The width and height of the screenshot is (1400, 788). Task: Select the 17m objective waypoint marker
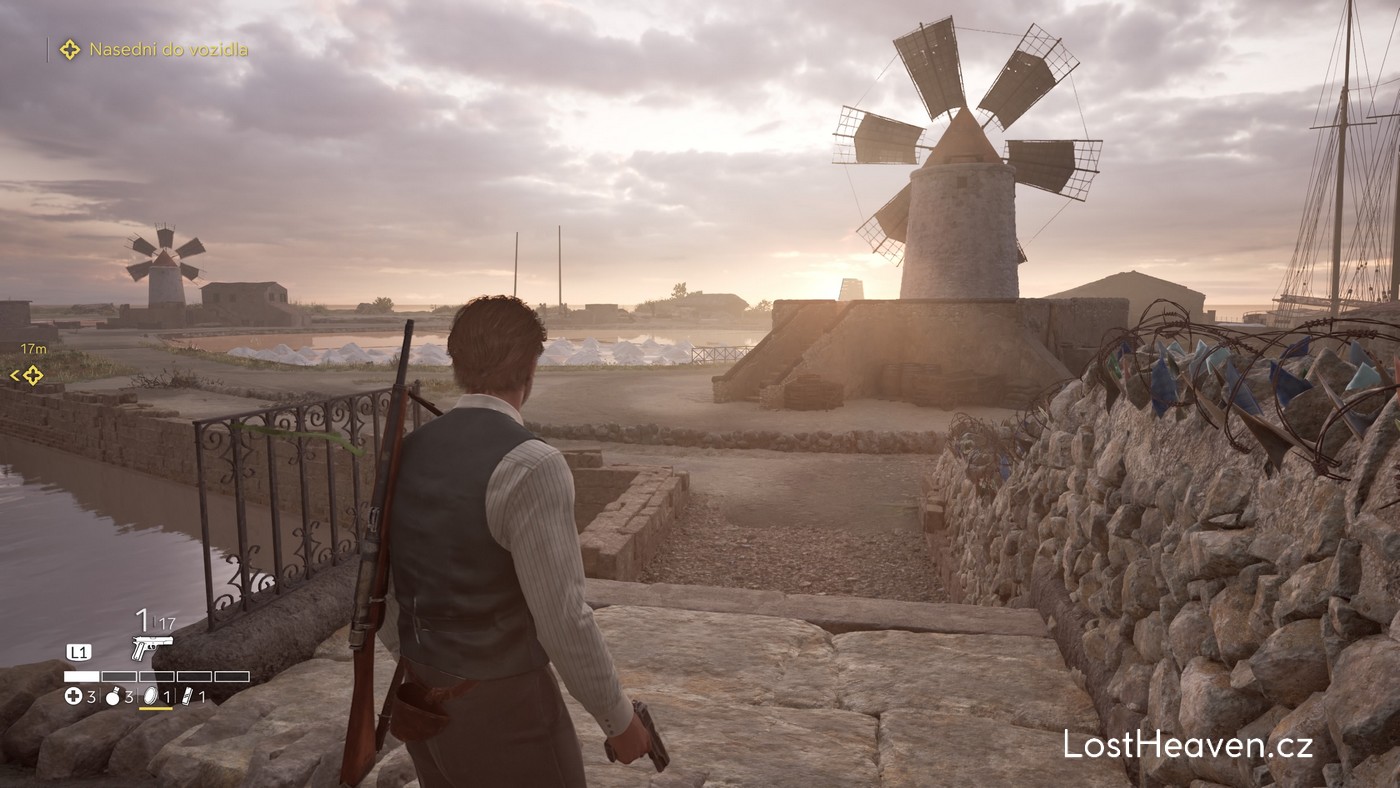32,375
